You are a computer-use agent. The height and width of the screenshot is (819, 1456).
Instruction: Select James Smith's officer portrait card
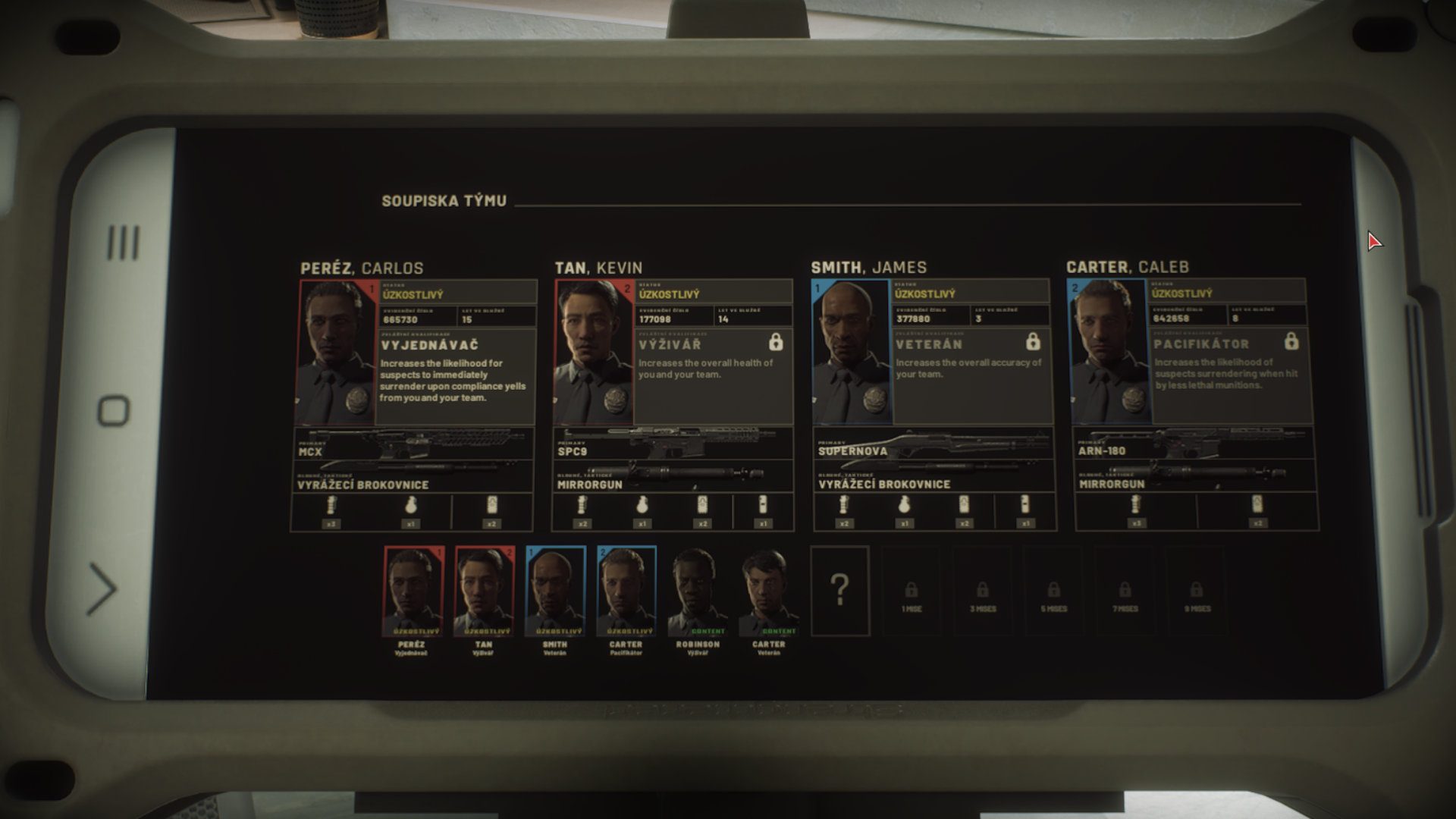pyautogui.click(x=852, y=352)
